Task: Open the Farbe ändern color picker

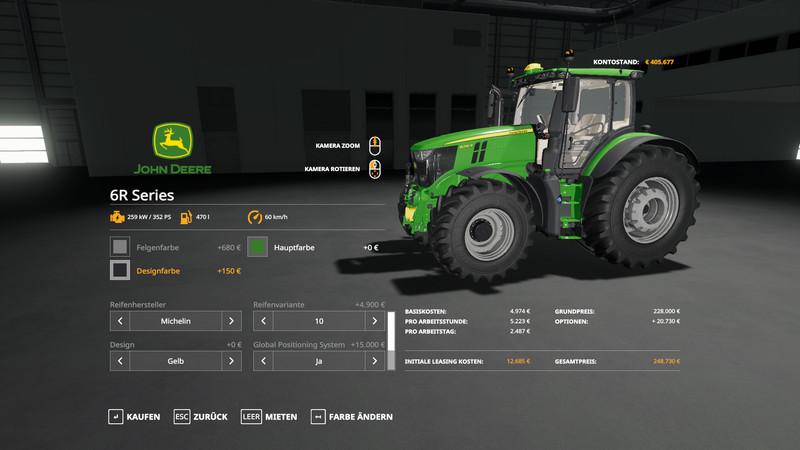Action: pos(352,416)
